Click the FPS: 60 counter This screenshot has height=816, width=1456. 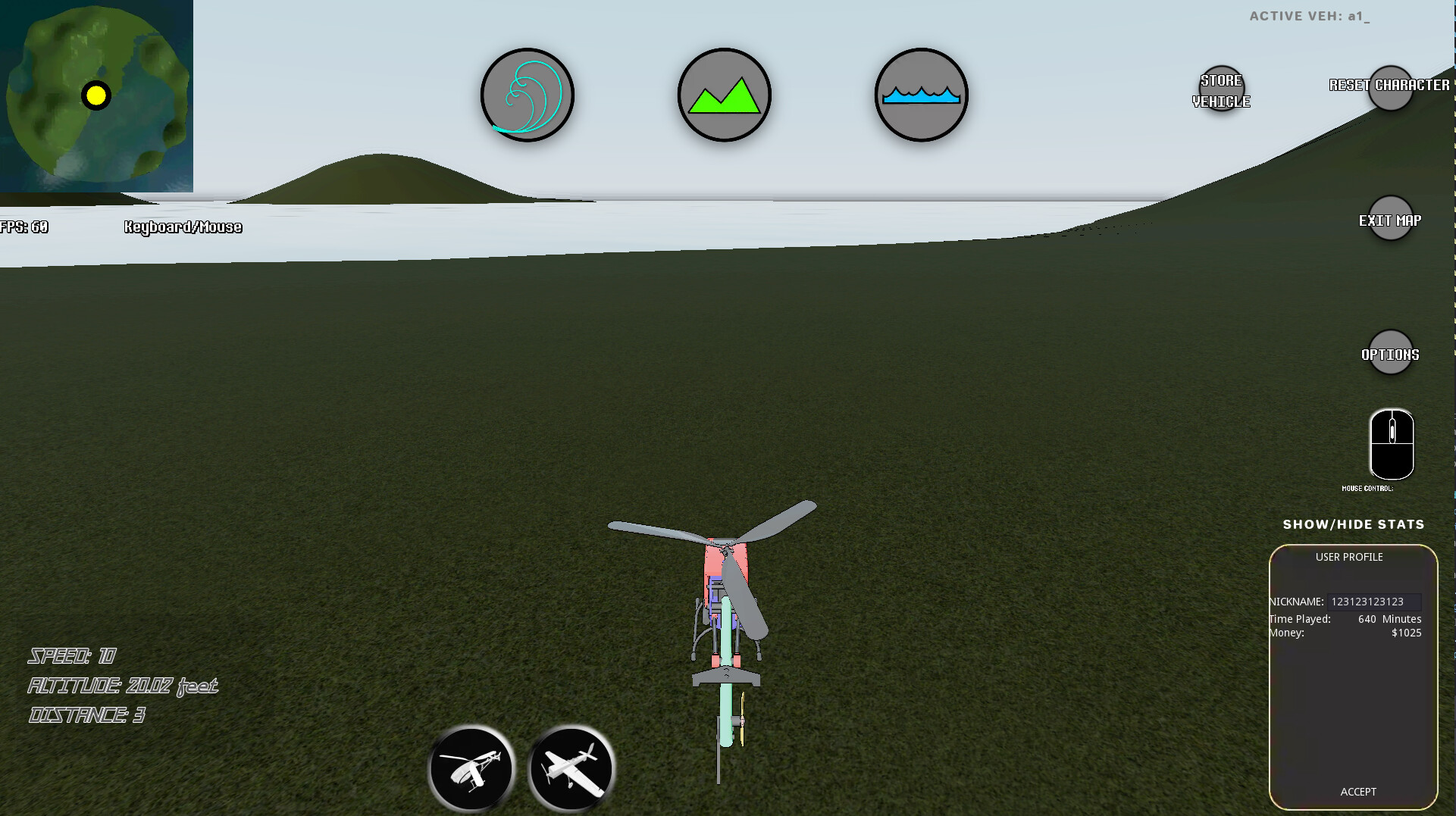coord(23,226)
